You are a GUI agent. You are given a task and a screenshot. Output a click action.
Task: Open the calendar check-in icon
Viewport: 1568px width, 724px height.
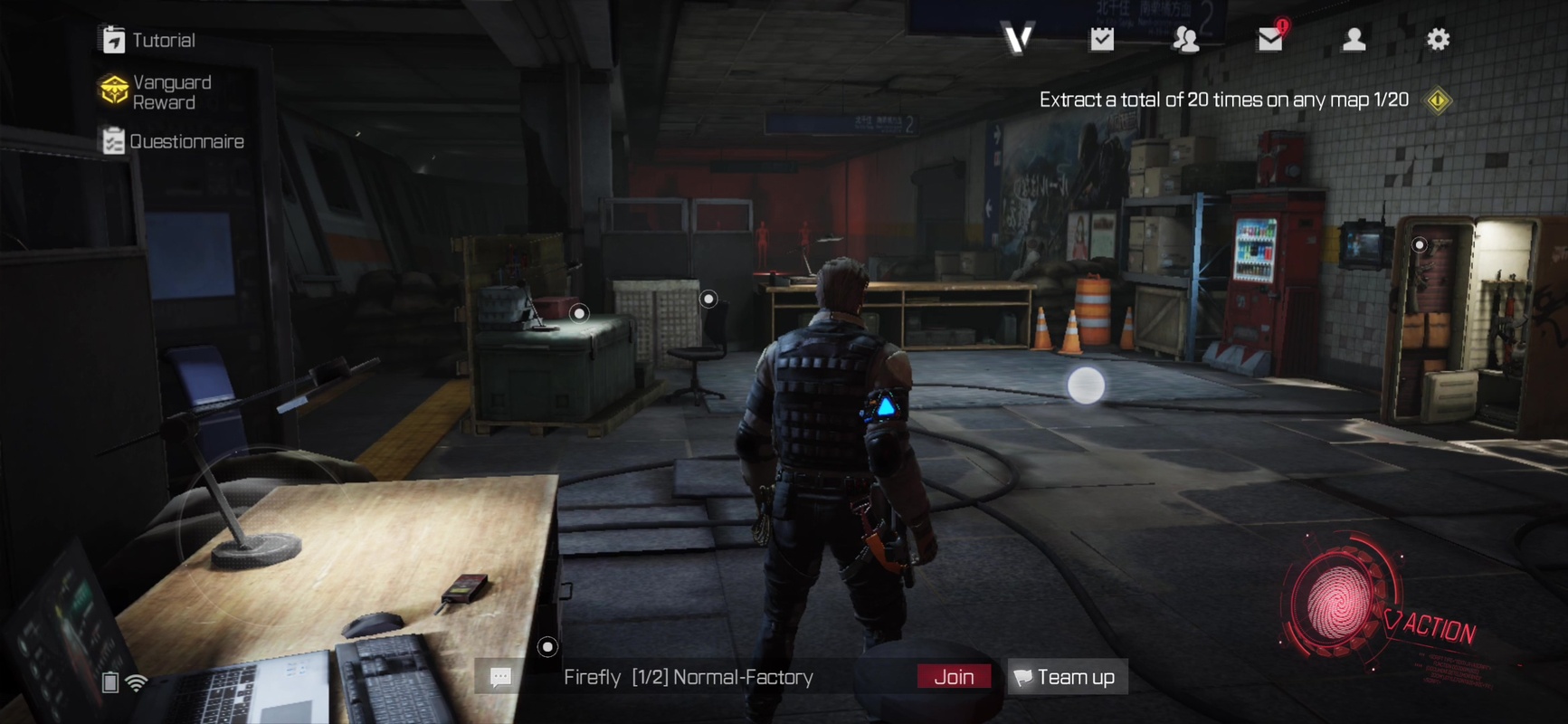pos(1101,39)
